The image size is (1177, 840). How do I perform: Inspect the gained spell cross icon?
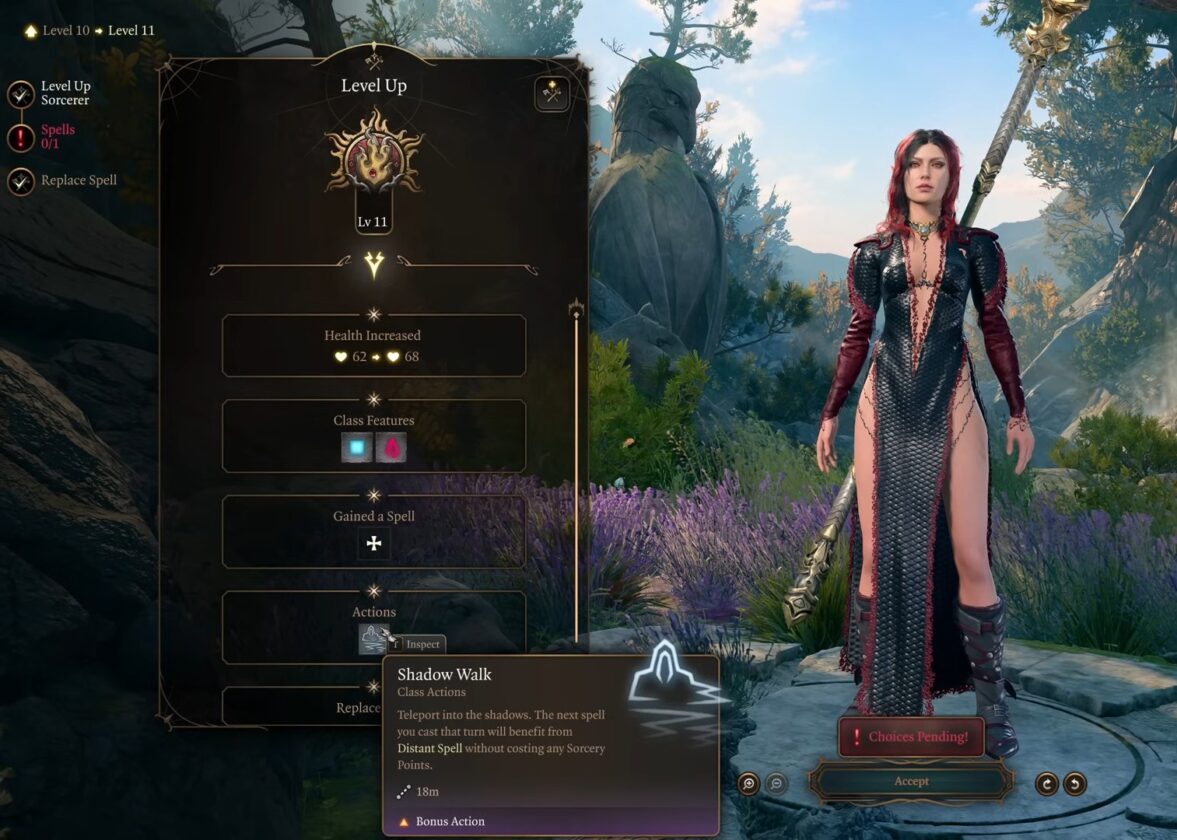(374, 543)
